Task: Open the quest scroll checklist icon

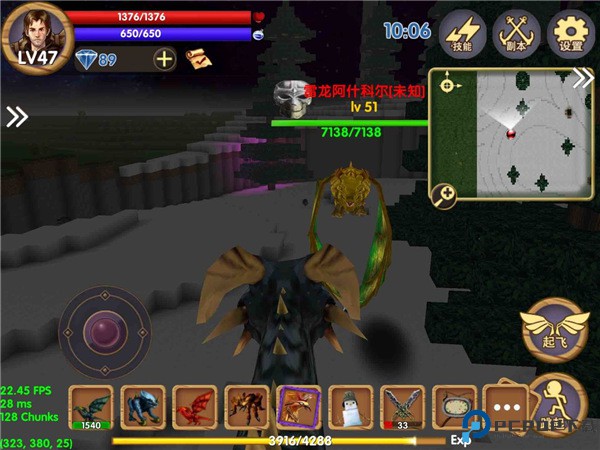Action: pyautogui.click(x=198, y=60)
